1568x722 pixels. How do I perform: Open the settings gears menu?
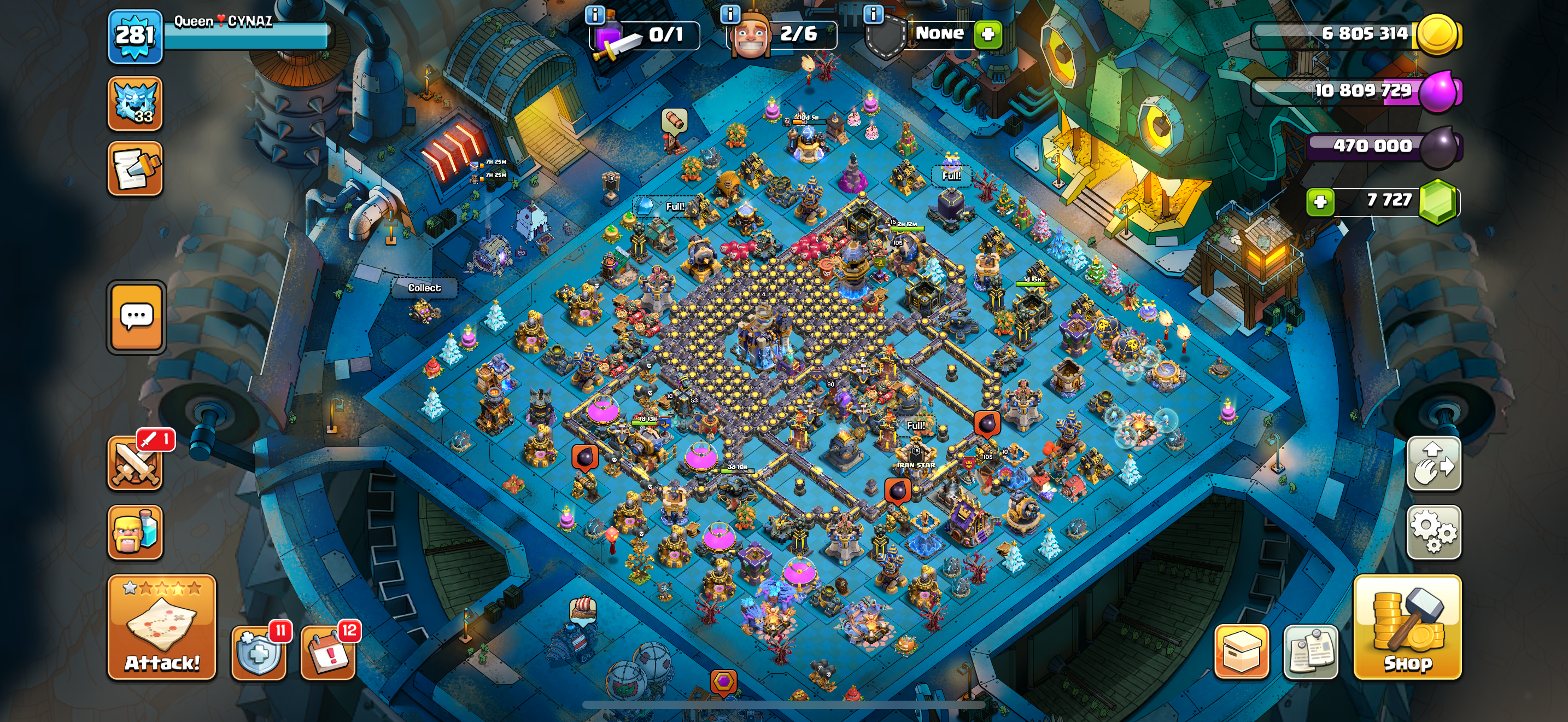coord(1433,532)
